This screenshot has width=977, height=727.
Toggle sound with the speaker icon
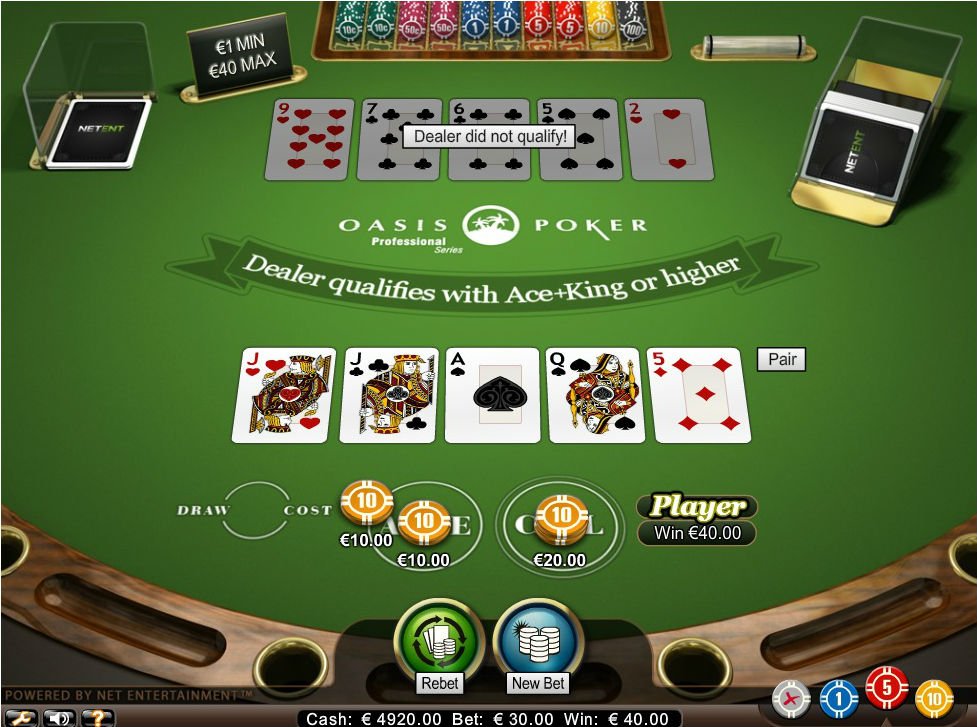pos(60,718)
